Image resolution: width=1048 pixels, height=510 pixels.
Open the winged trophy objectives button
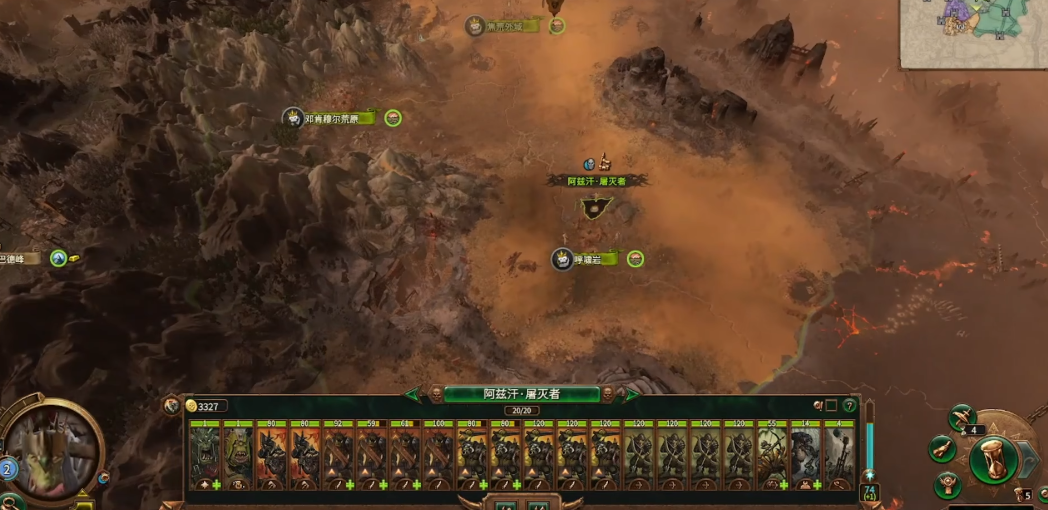click(x=948, y=484)
